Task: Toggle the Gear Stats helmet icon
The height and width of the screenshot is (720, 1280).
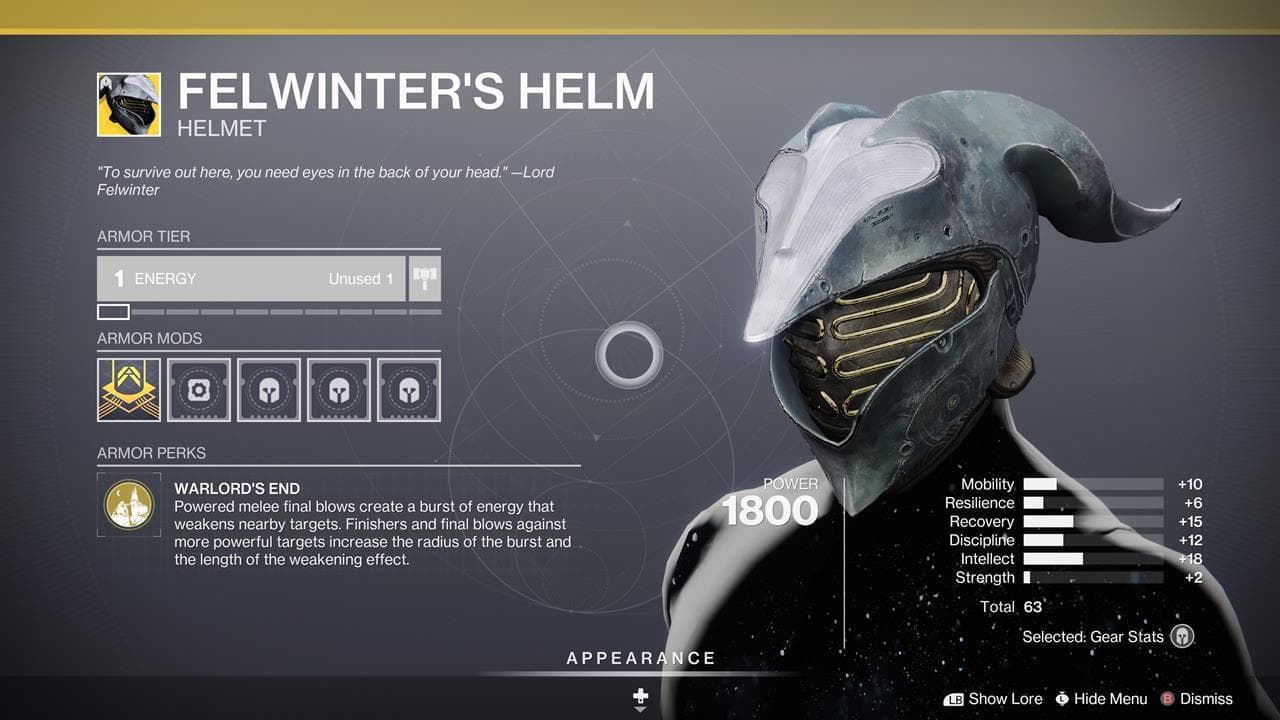Action: click(x=1182, y=636)
